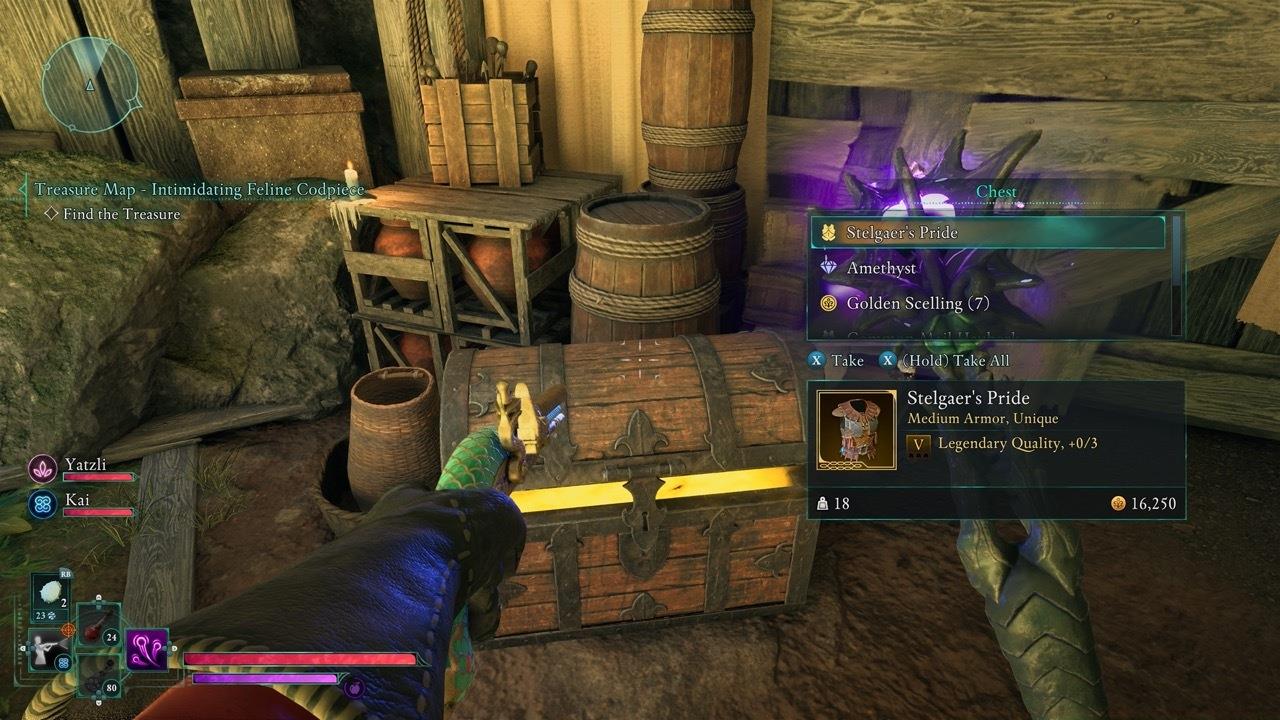Click the up arrow above the potion slot
This screenshot has height=720, width=1280.
point(98,597)
